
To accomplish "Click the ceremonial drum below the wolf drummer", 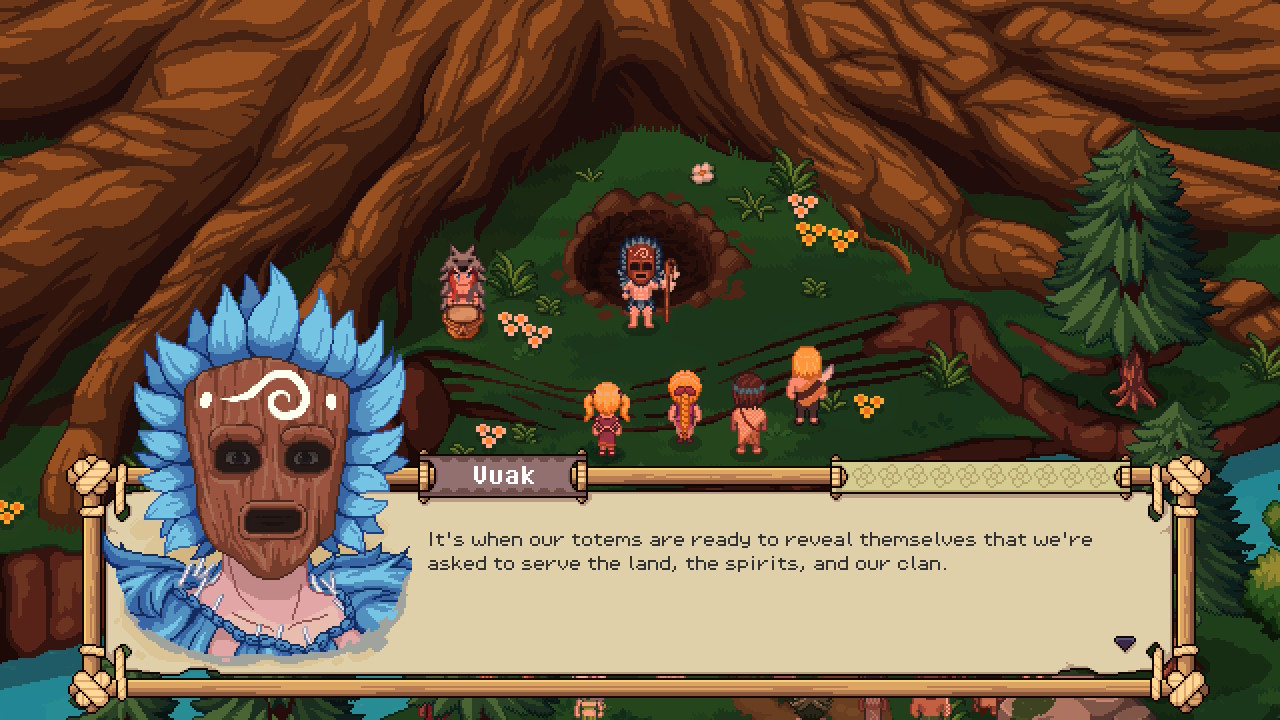I will coord(461,322).
